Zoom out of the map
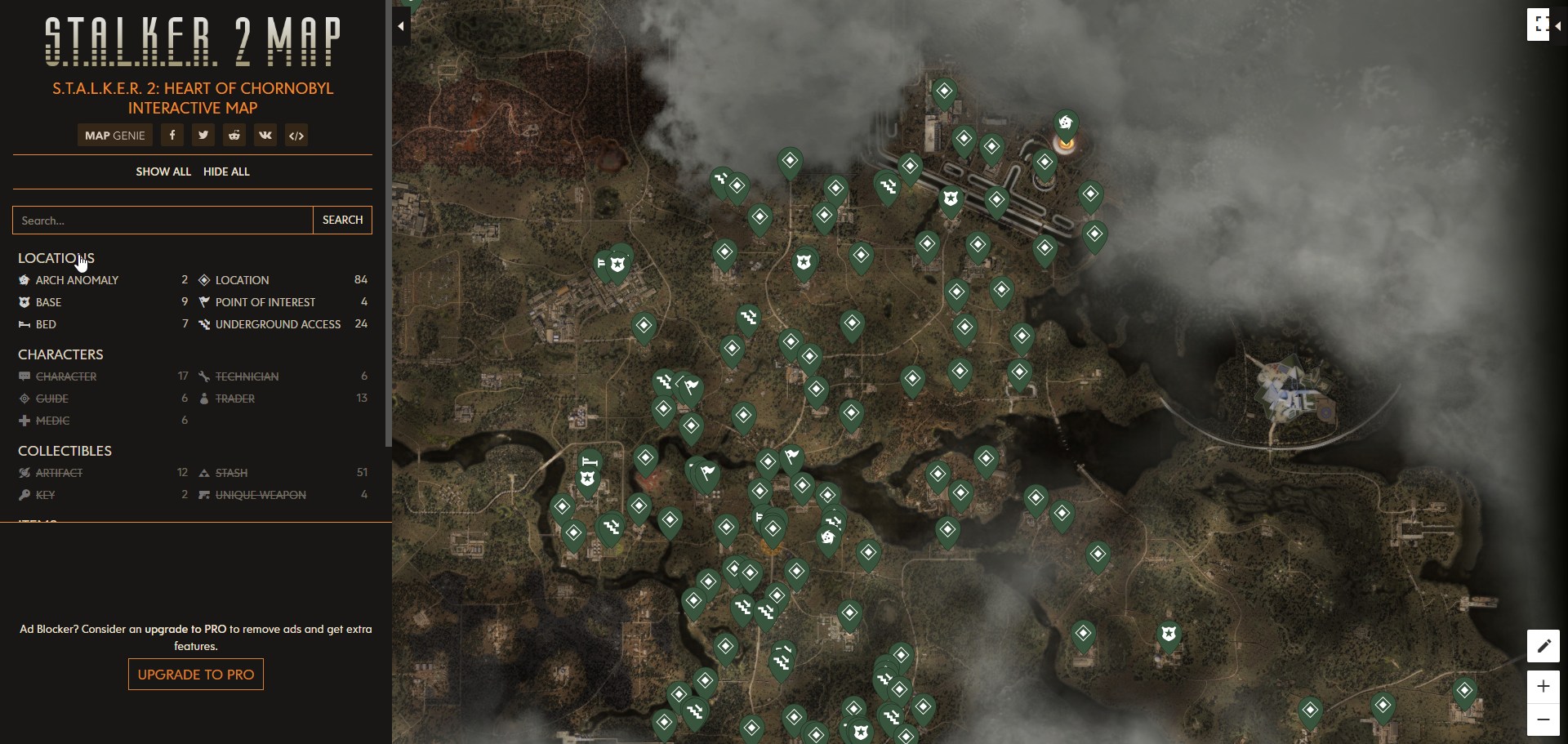The height and width of the screenshot is (744, 1568). tap(1543, 719)
